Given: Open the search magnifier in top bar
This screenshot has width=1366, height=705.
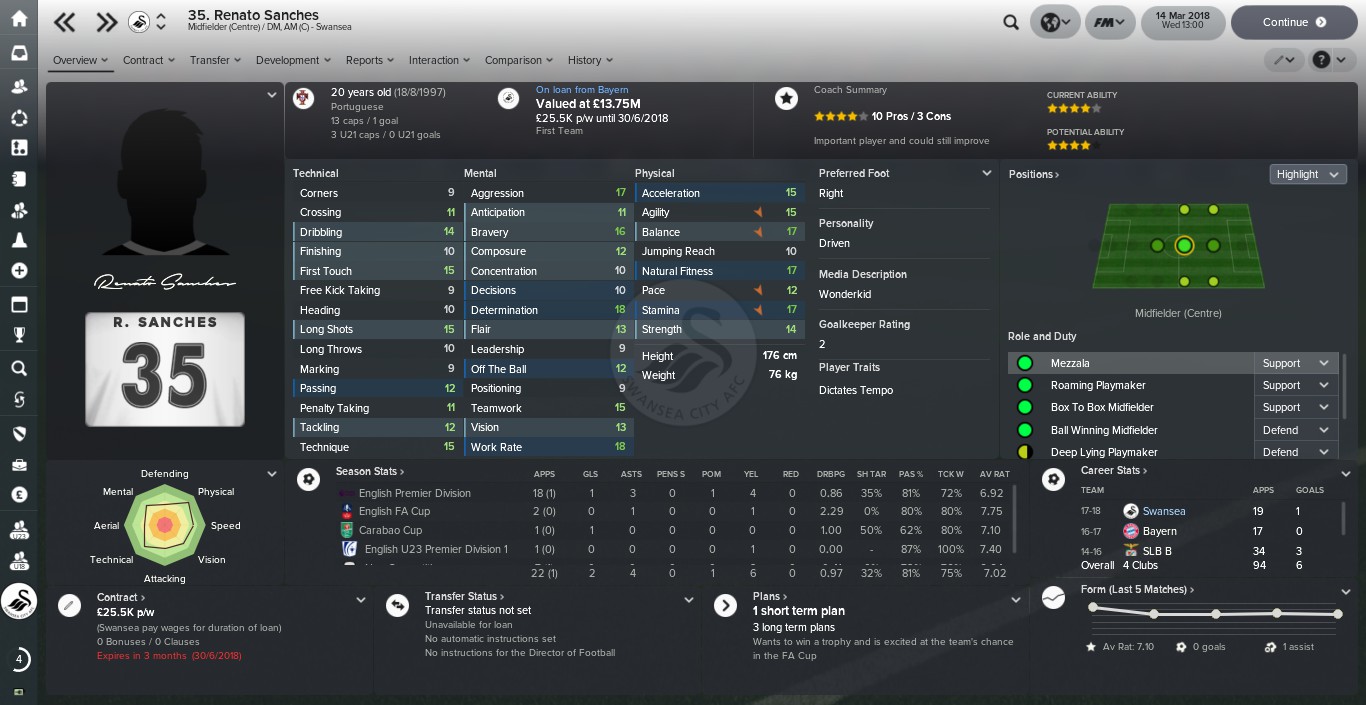Looking at the screenshot, I should click(x=1011, y=22).
